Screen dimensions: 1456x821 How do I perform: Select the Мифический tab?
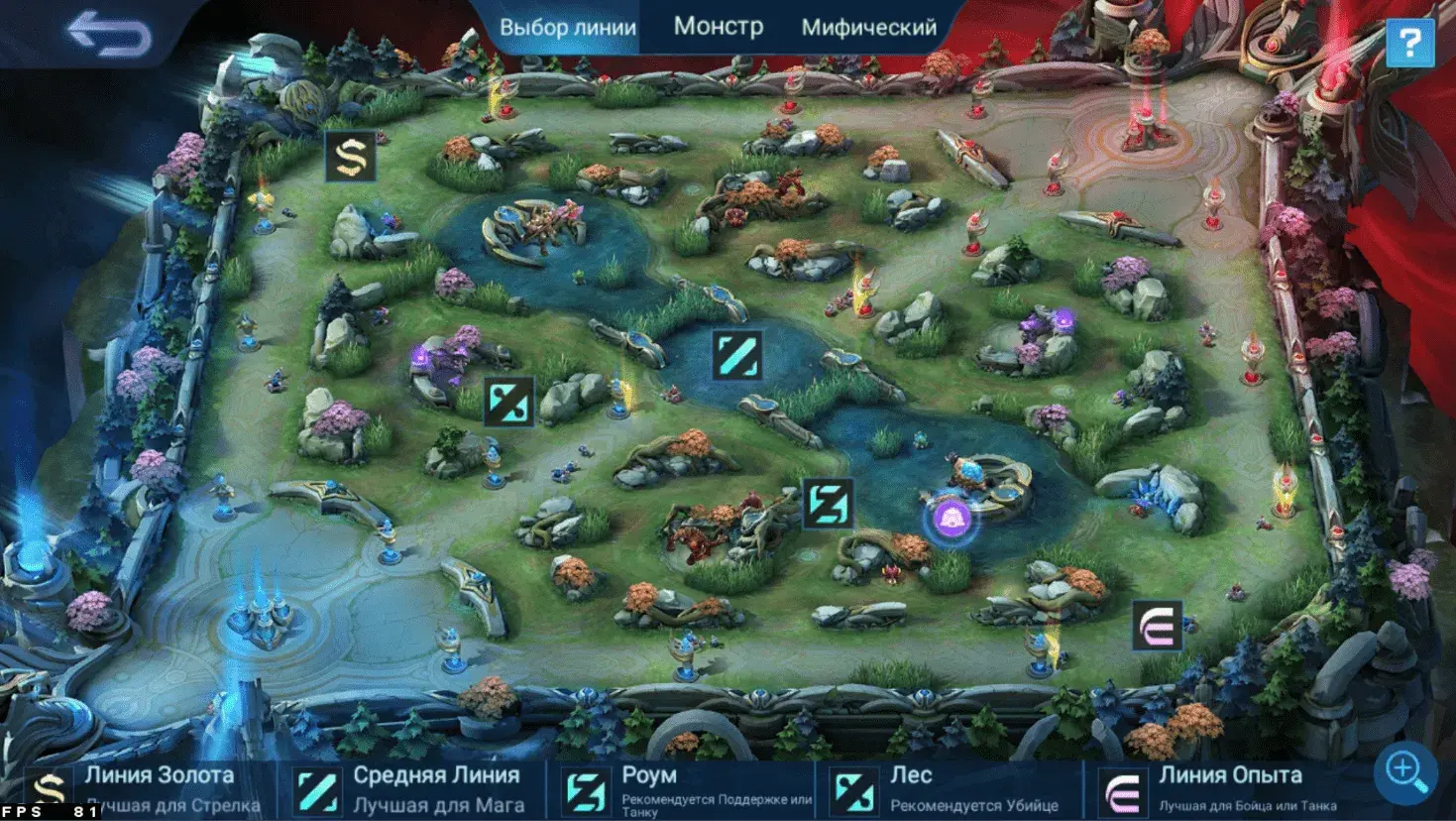click(x=868, y=28)
